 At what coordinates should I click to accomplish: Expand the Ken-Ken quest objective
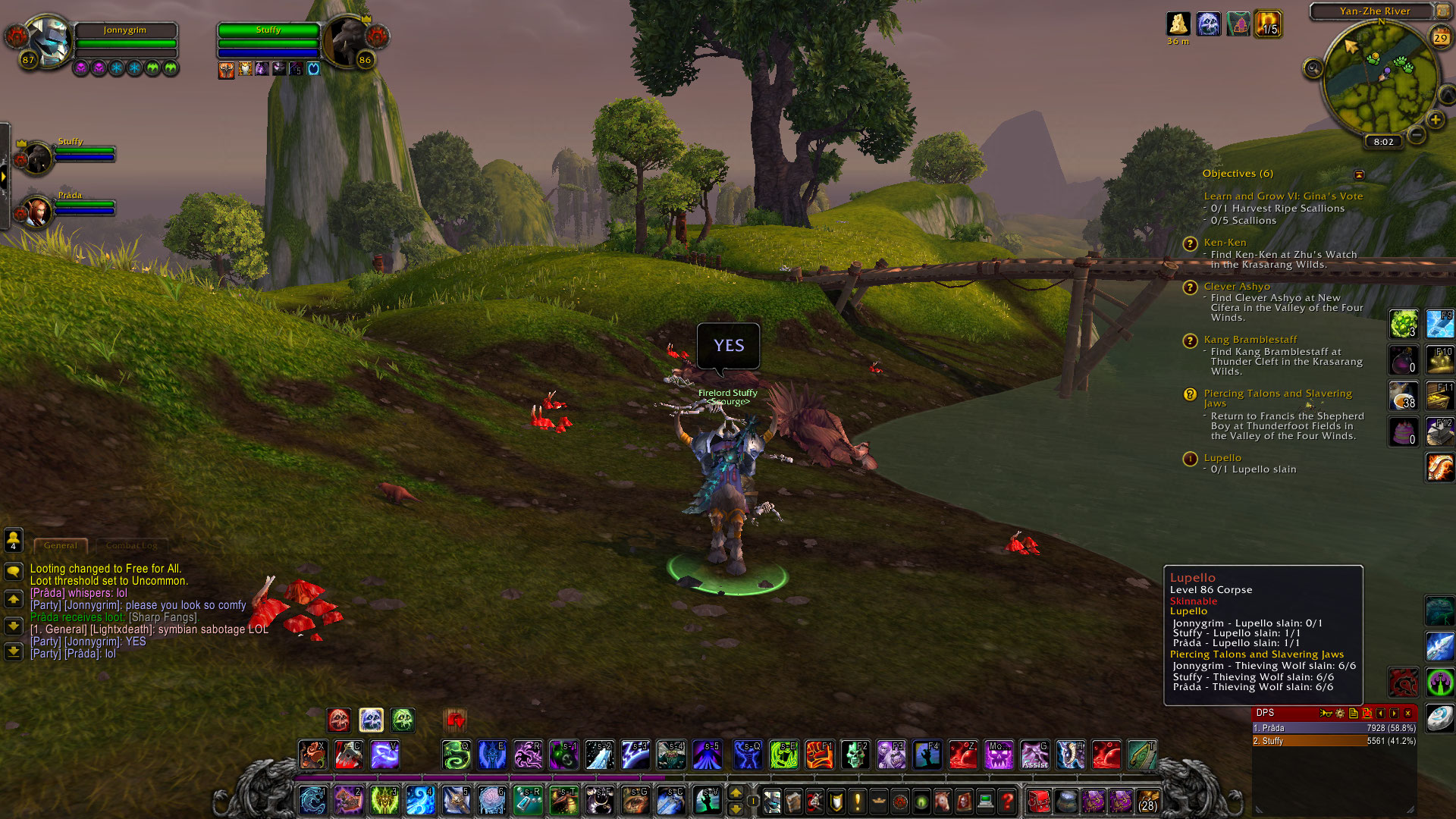point(1225,242)
